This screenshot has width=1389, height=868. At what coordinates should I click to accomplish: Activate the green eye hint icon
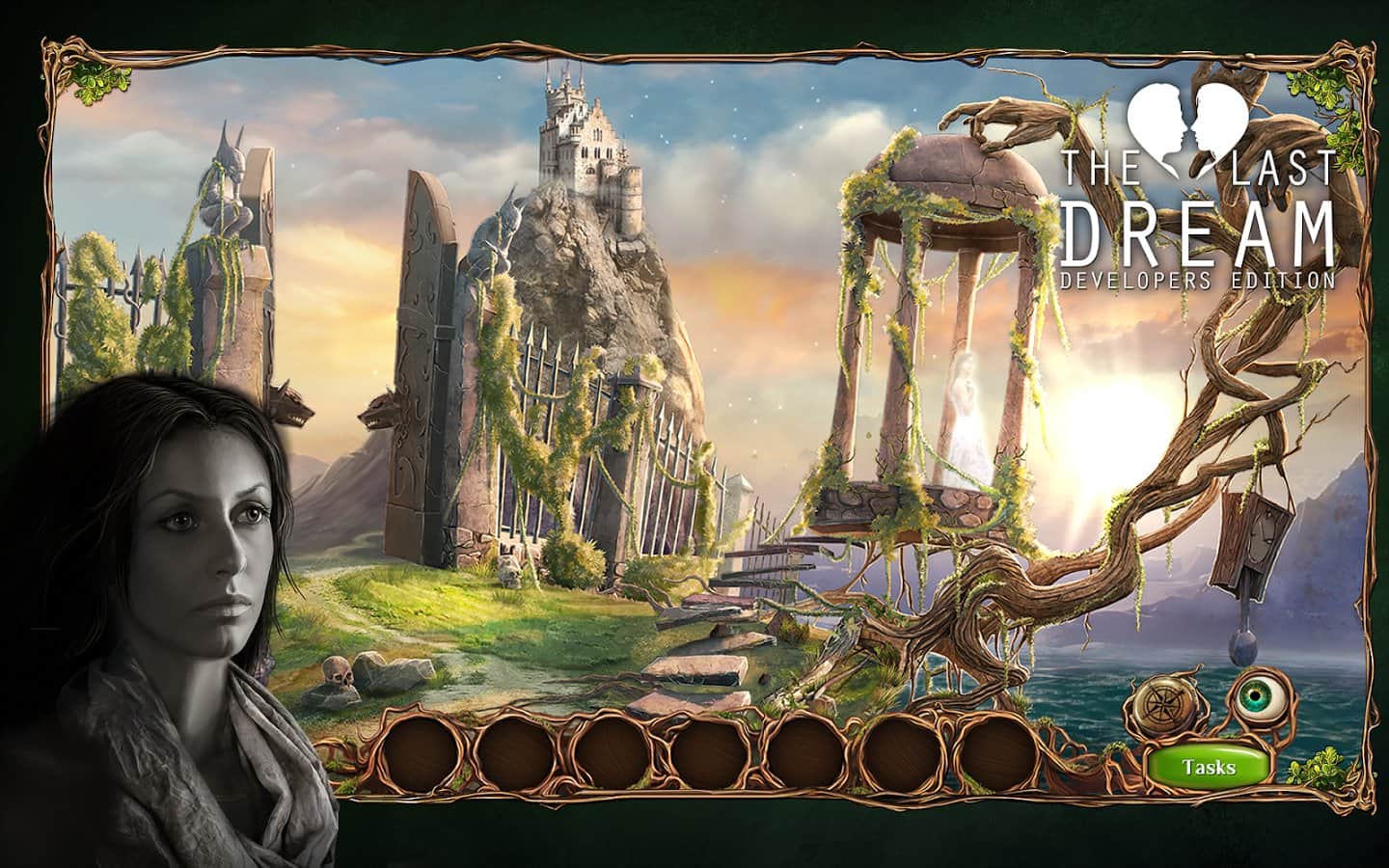pyautogui.click(x=1256, y=696)
